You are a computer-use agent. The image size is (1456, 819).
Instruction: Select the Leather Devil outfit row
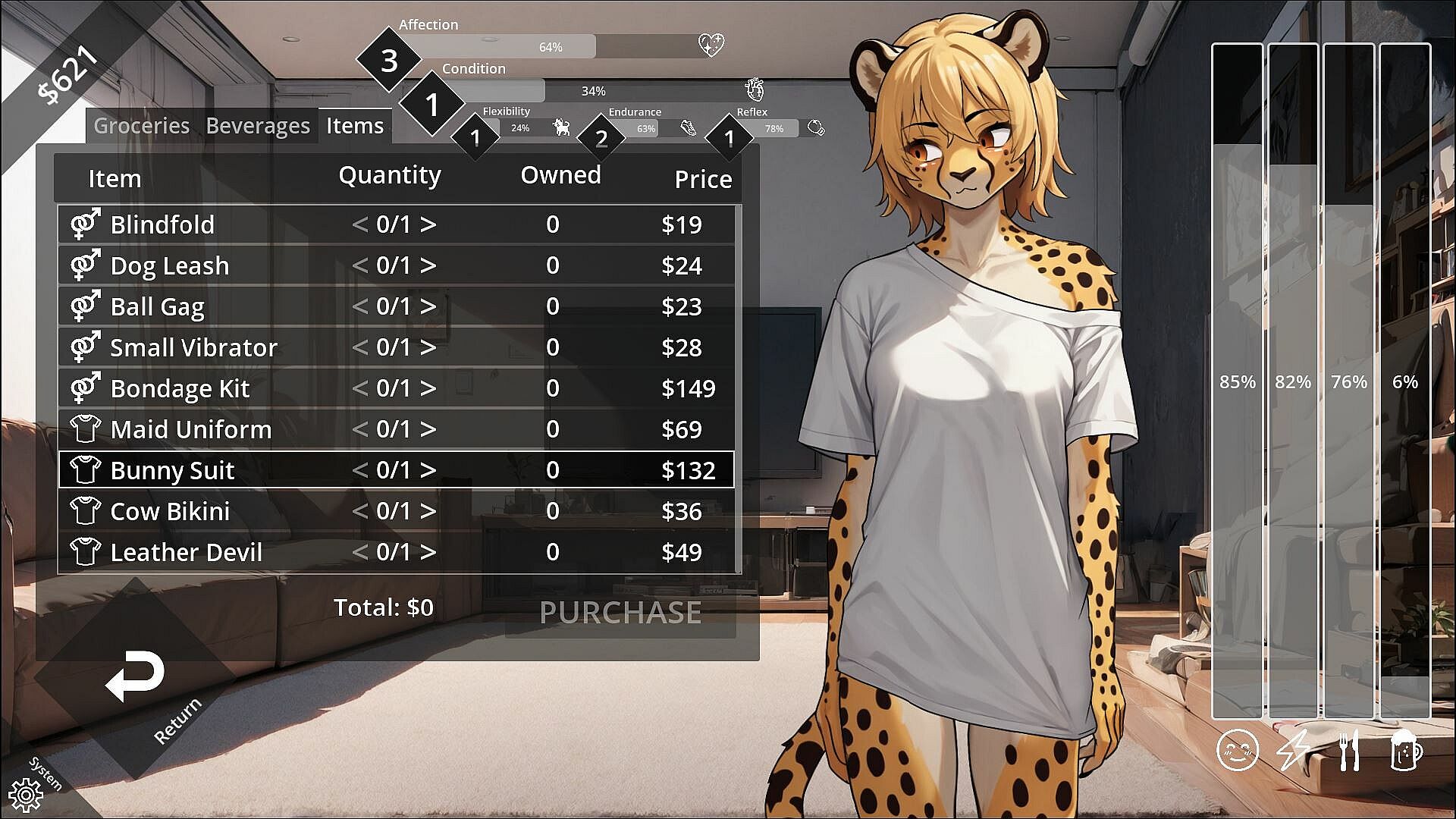click(187, 552)
